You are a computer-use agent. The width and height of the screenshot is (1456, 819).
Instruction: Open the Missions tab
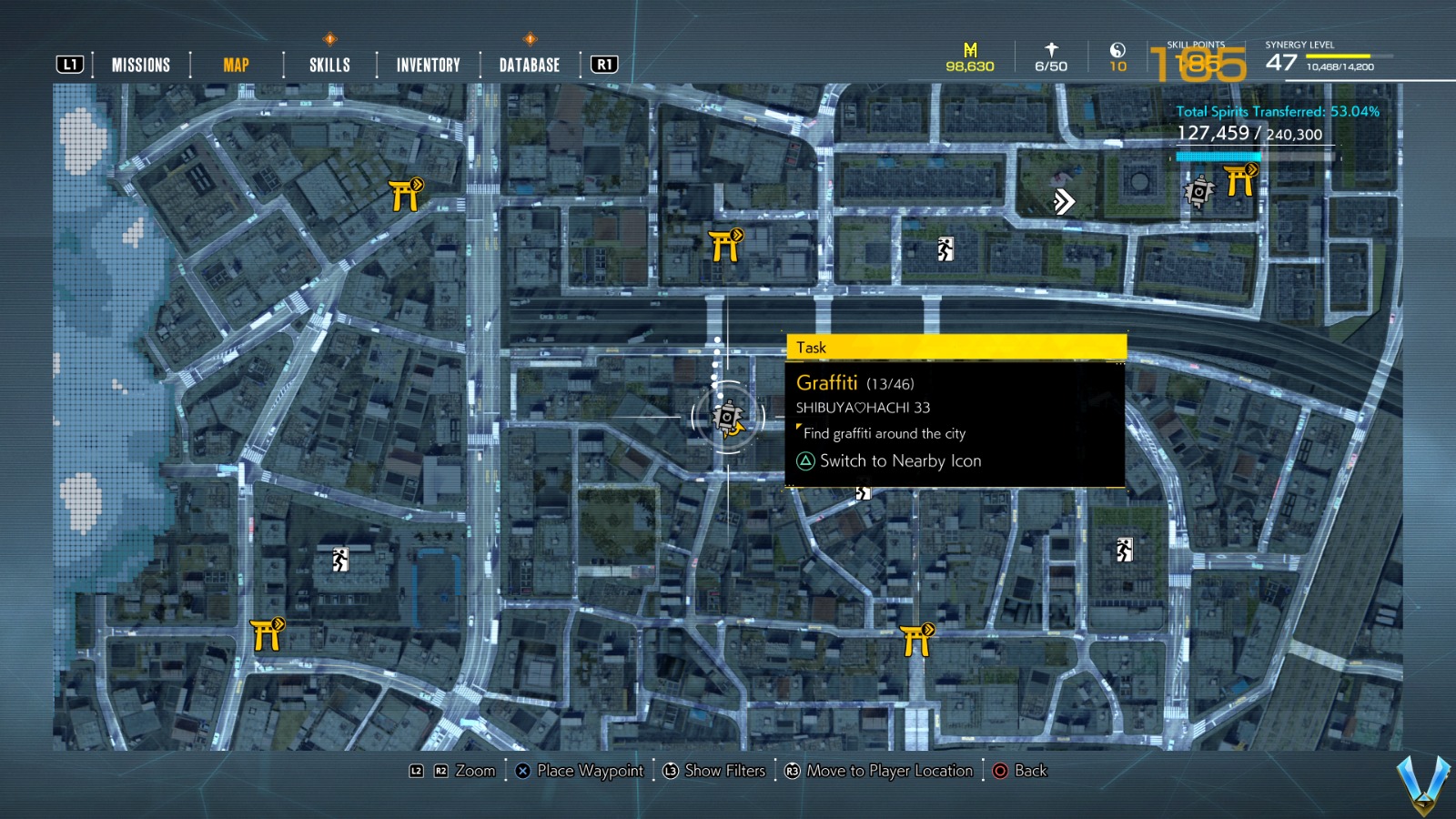140,64
